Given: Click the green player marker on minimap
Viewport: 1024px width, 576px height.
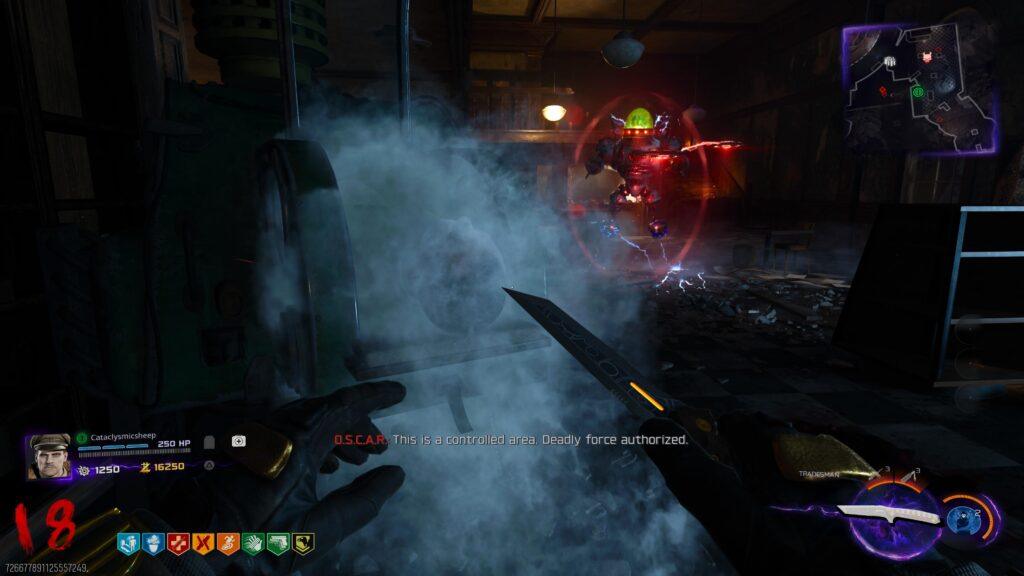Looking at the screenshot, I should pyautogui.click(x=917, y=92).
